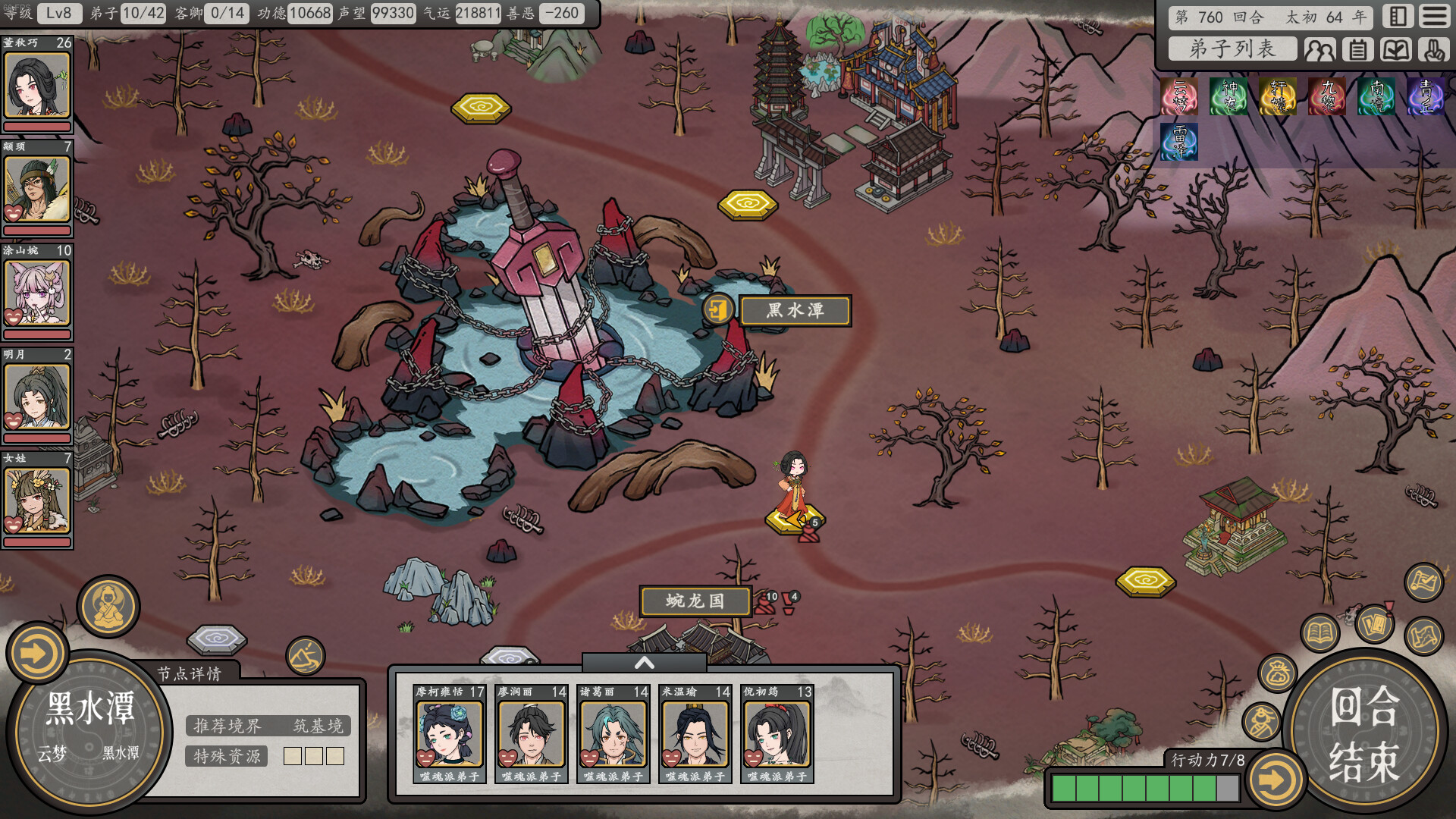Viewport: 1456px width, 819px height.
Task: Toggle the 青丘 faction emblem
Action: point(1424,95)
